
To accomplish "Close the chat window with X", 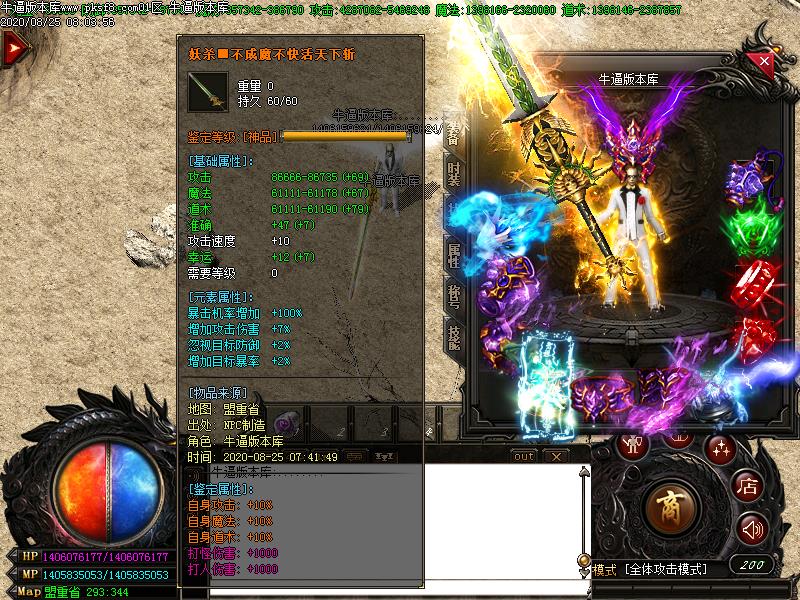I will tap(556, 456).
